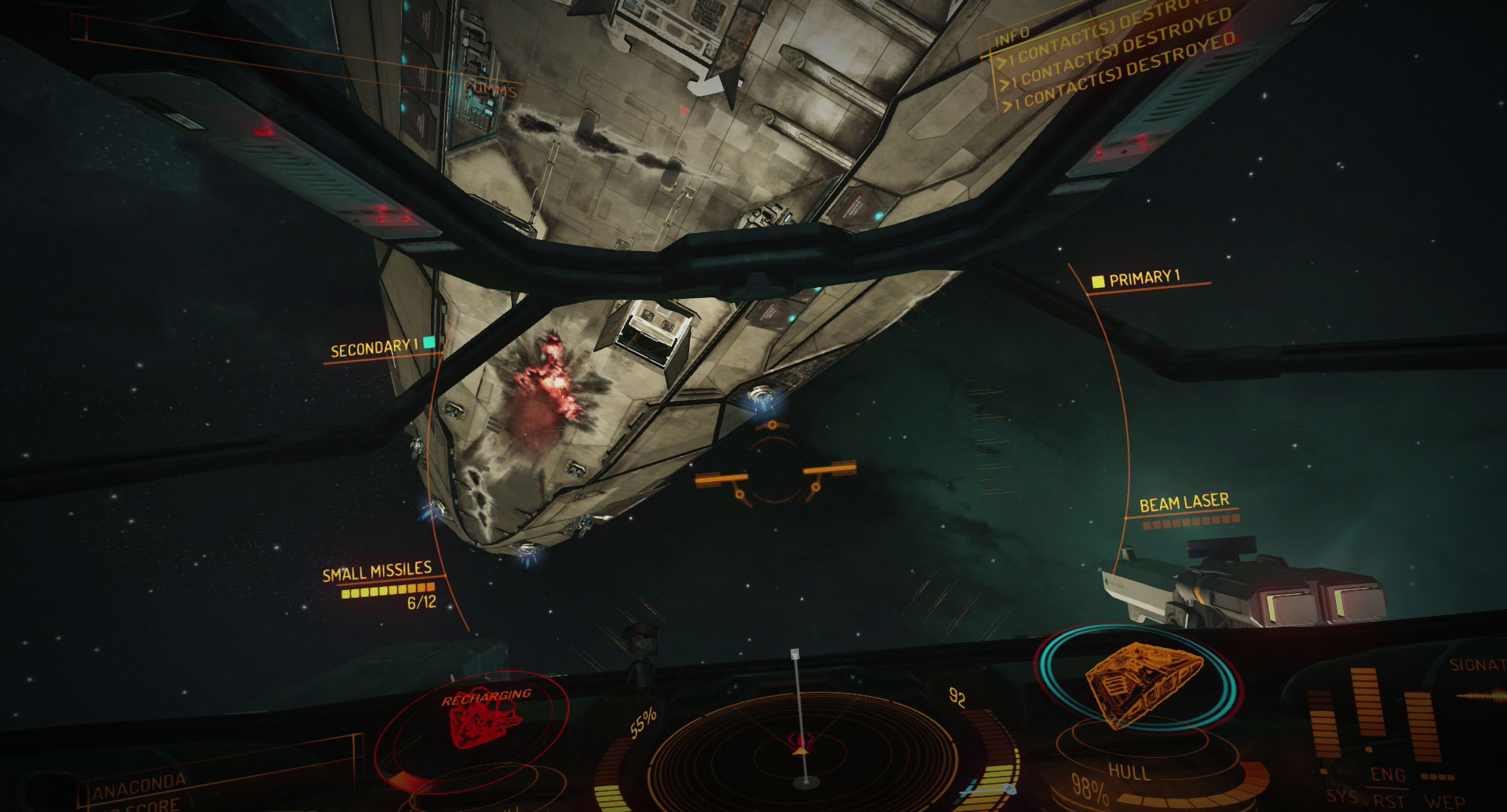Select the Beam Laser weapon entry

click(x=1184, y=502)
